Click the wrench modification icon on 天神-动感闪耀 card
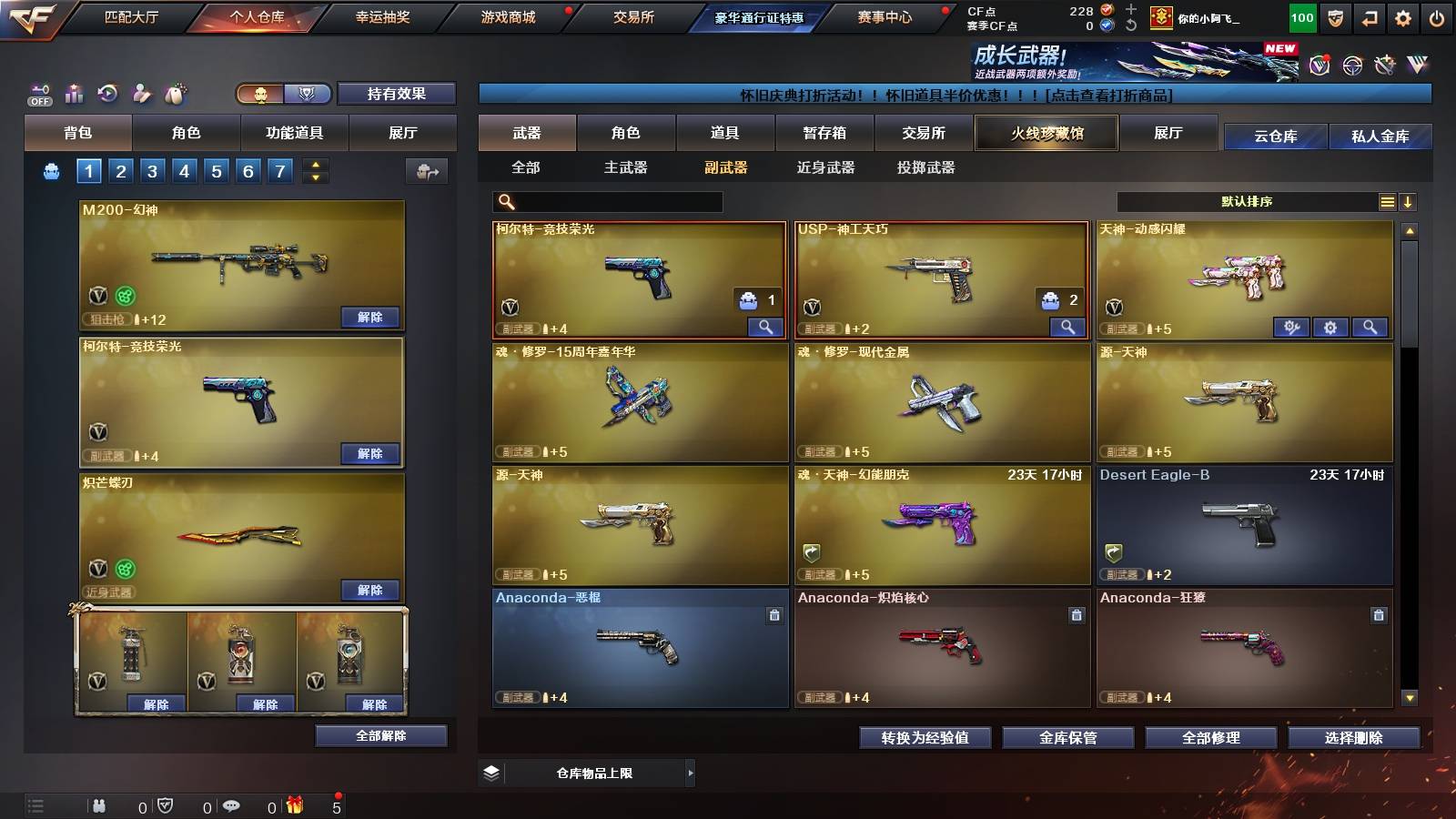This screenshot has width=1456, height=819. (1293, 327)
